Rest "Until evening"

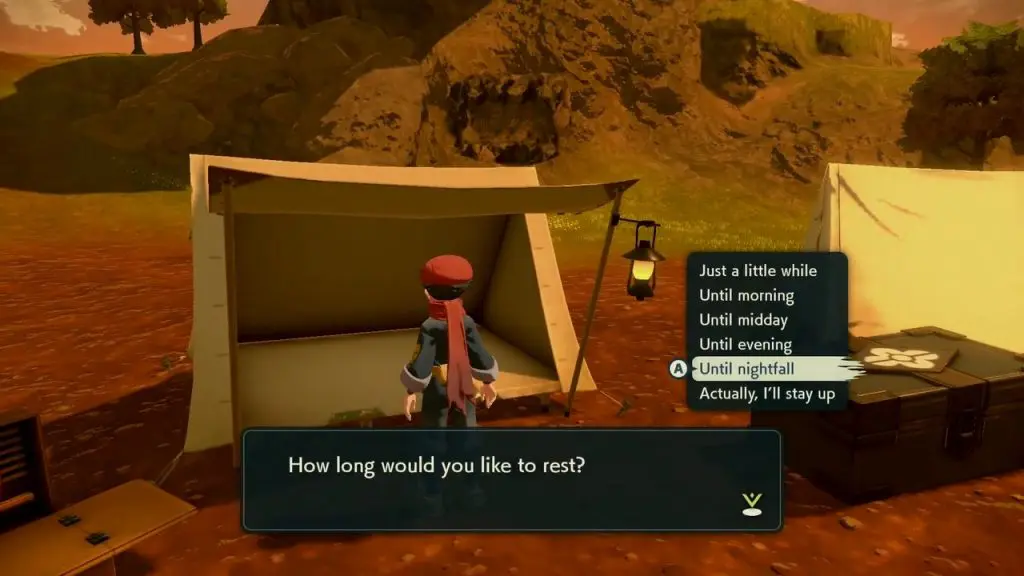745,345
